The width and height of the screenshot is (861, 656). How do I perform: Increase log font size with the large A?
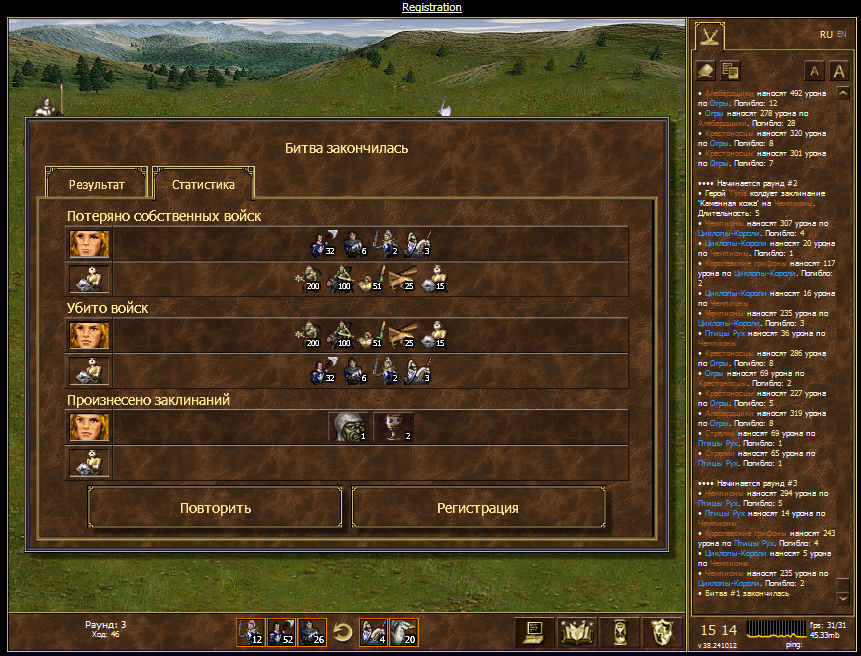coord(840,71)
